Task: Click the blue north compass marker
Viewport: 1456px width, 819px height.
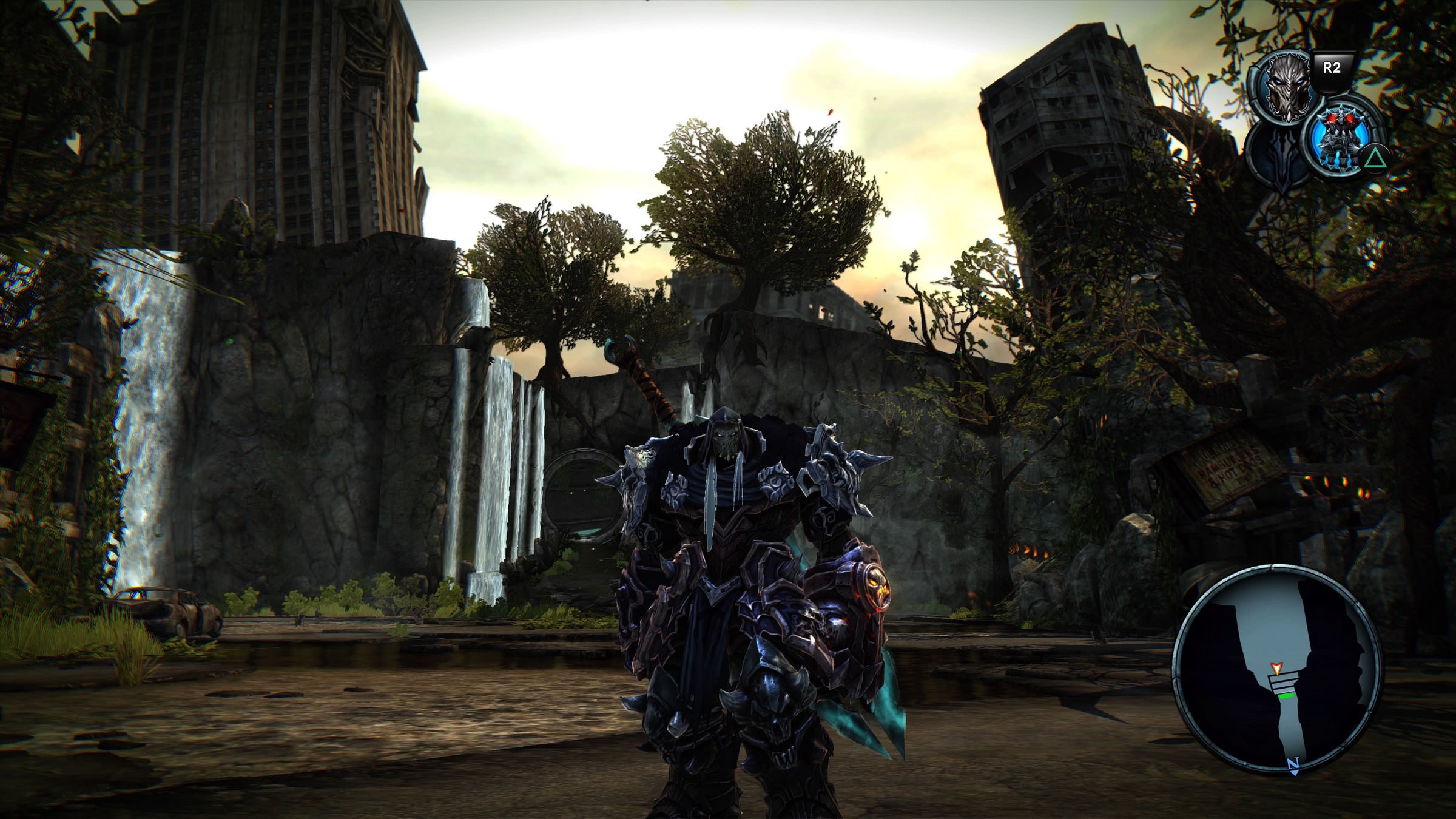Action: (x=1292, y=764)
